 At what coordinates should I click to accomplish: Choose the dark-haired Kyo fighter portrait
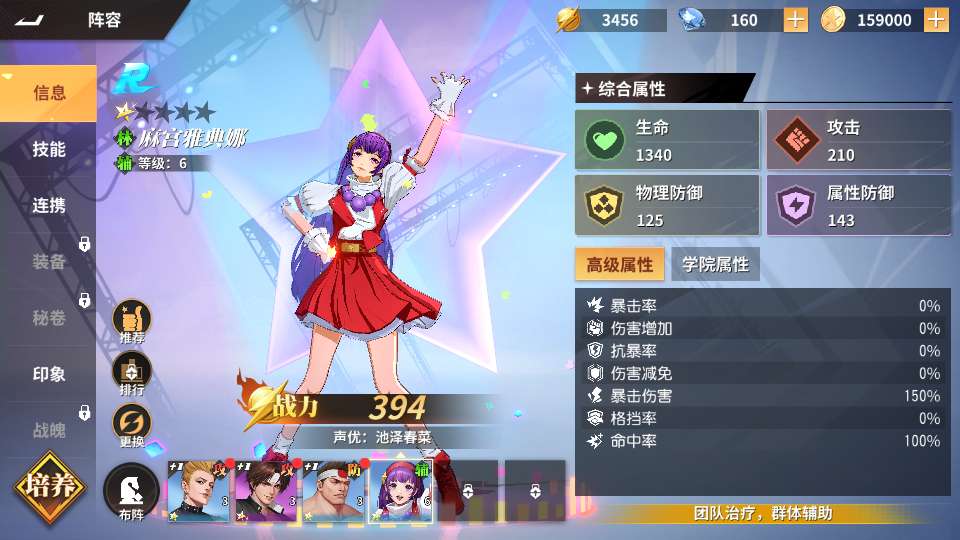[x=266, y=492]
